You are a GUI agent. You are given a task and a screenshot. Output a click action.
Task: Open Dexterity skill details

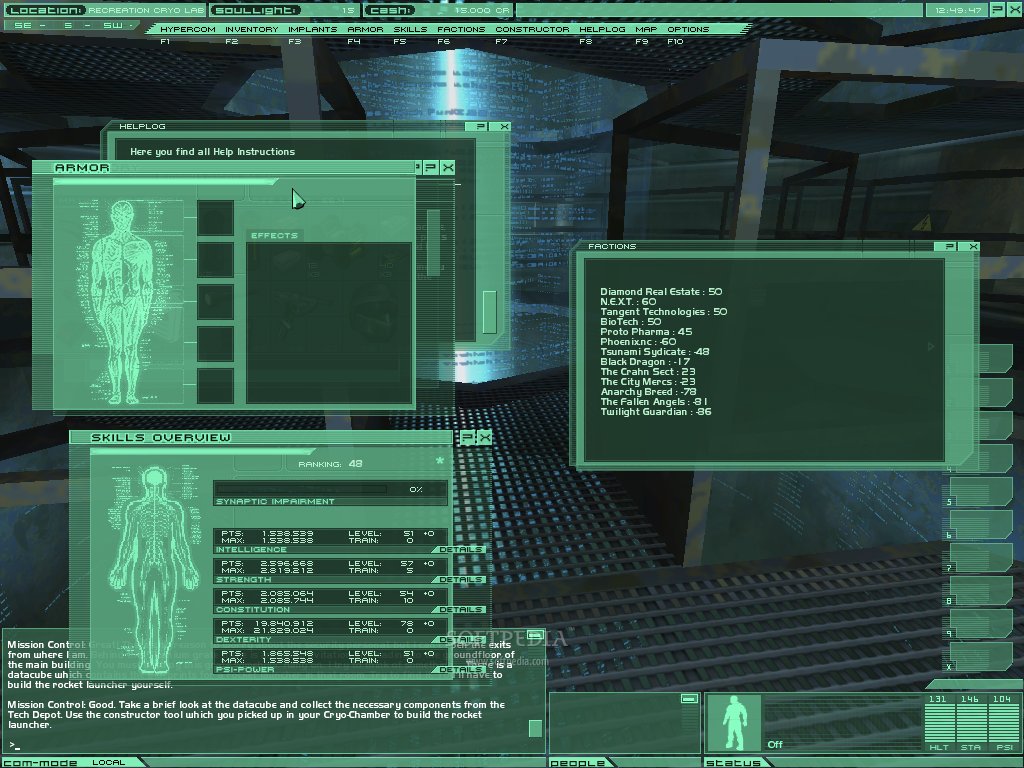coord(460,639)
